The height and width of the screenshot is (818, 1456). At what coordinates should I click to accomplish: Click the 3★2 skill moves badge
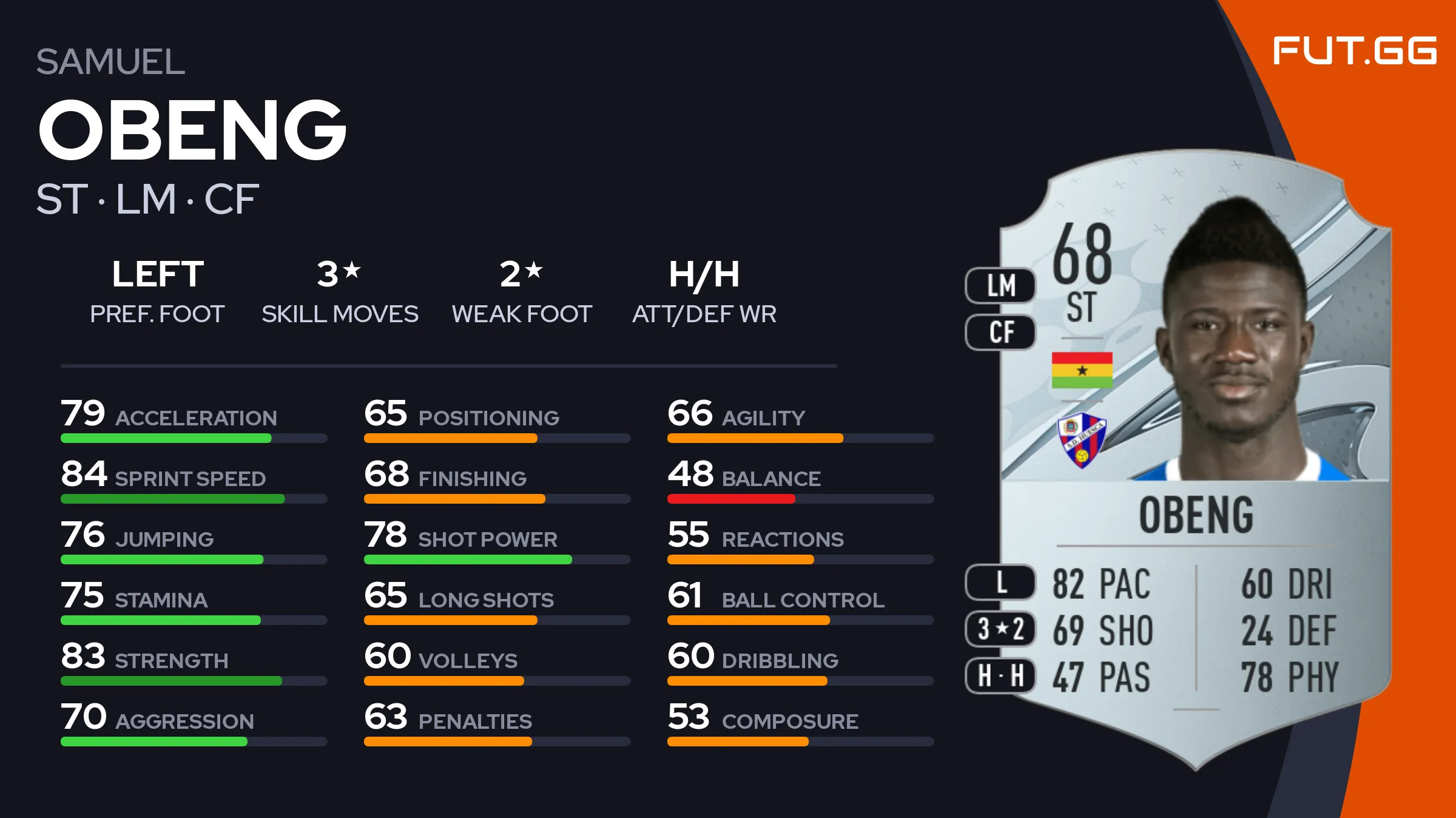tap(1000, 629)
